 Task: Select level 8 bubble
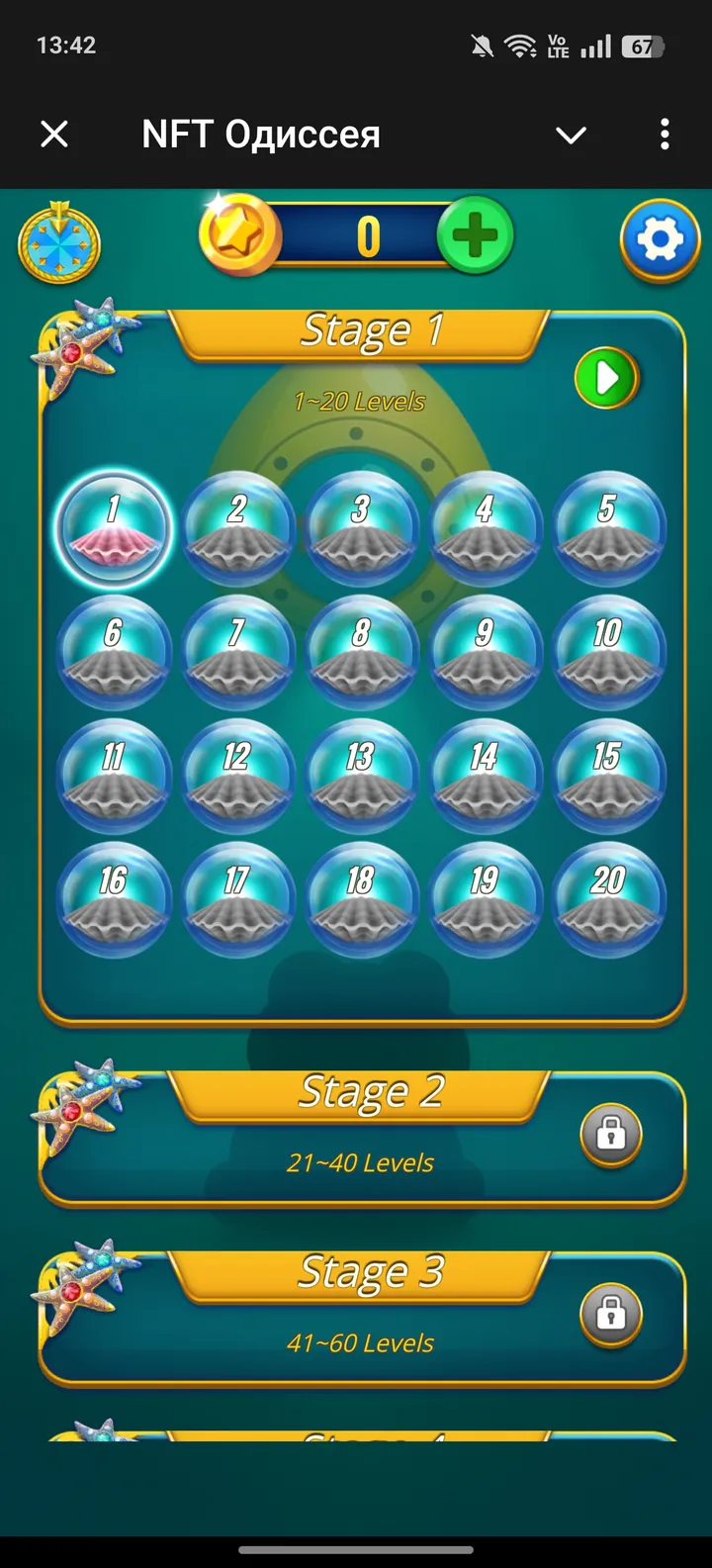coord(361,652)
